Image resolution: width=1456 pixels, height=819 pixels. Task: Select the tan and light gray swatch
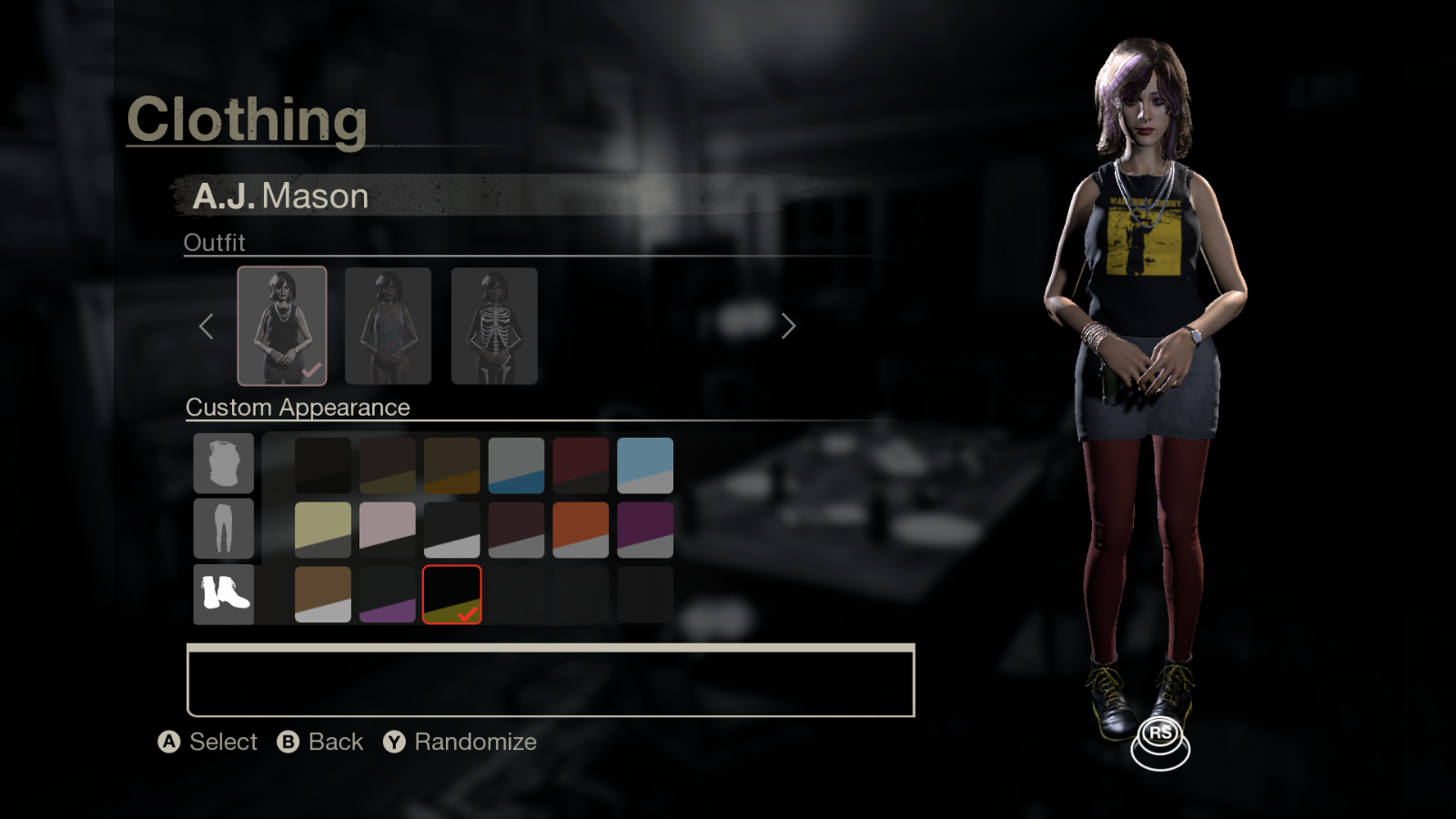pos(323,594)
